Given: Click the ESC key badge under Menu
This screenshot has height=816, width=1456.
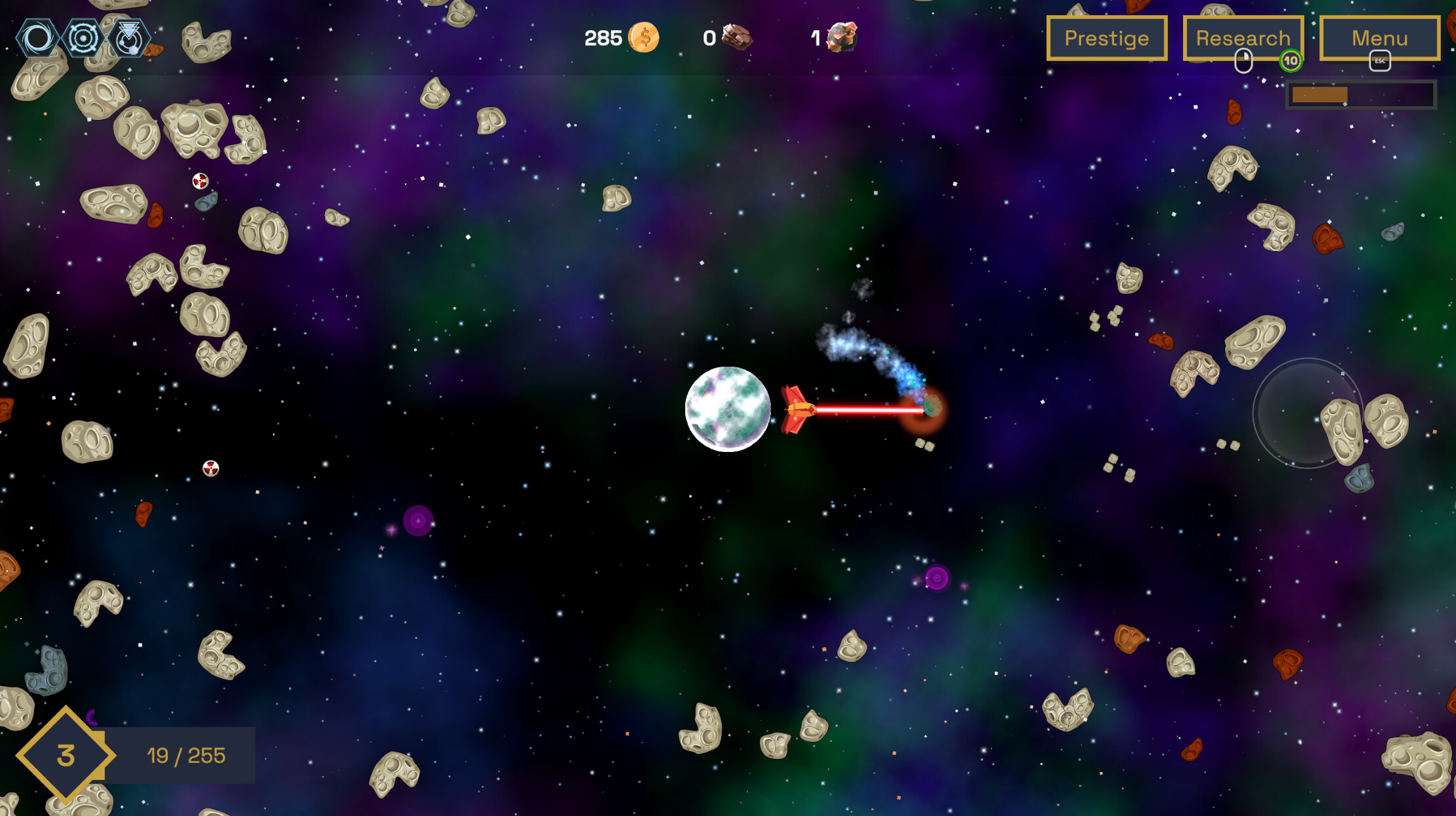Looking at the screenshot, I should point(1379,61).
